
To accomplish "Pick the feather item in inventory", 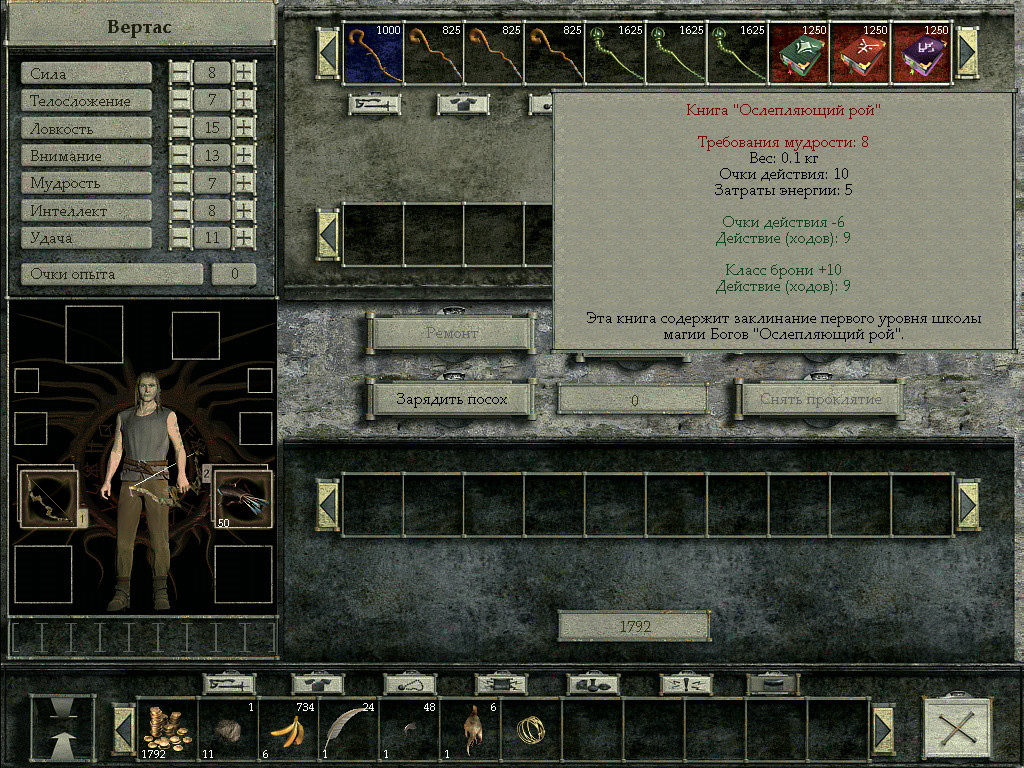I will click(x=349, y=727).
